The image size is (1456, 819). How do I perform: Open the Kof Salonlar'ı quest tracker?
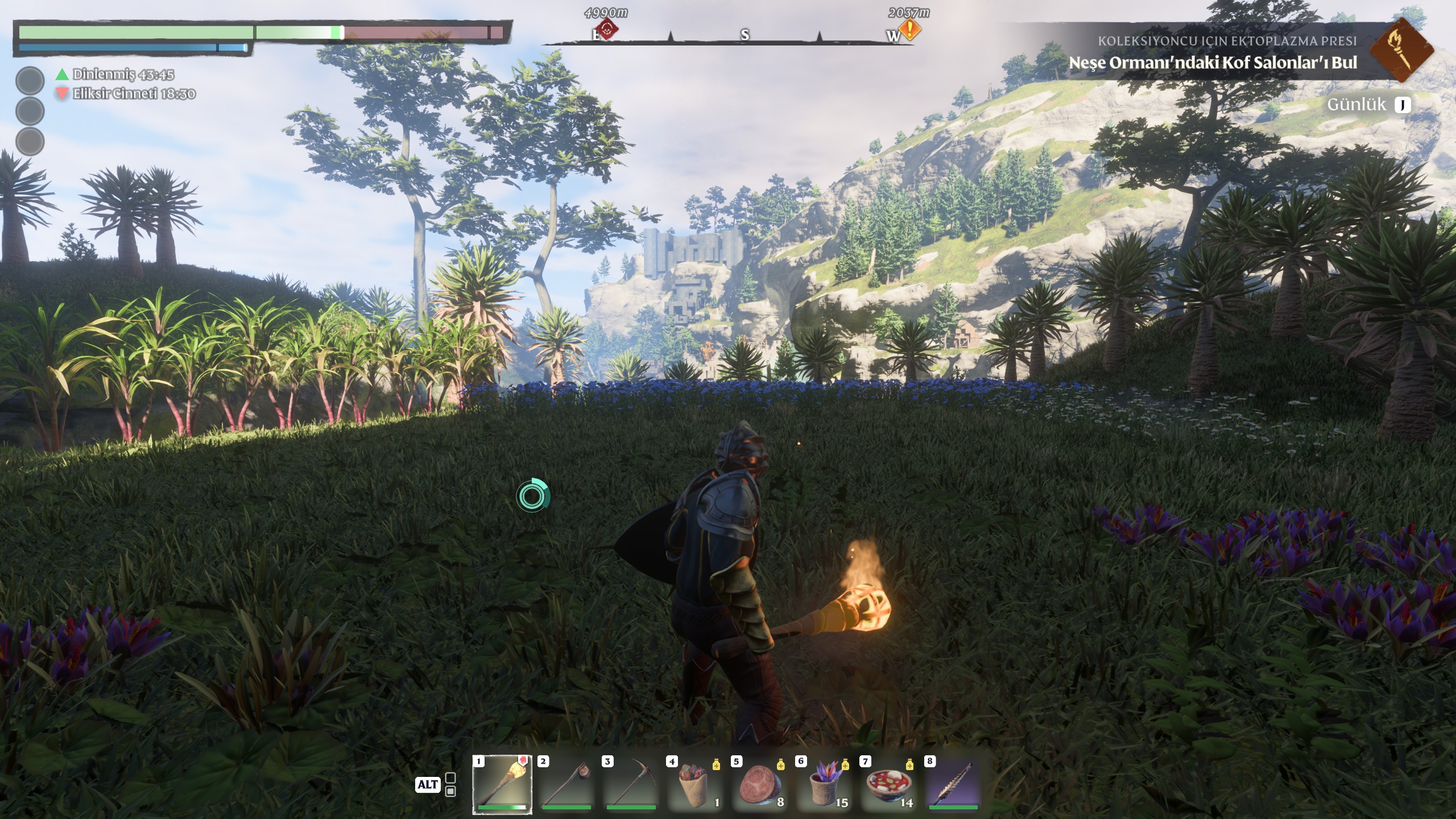1213,63
